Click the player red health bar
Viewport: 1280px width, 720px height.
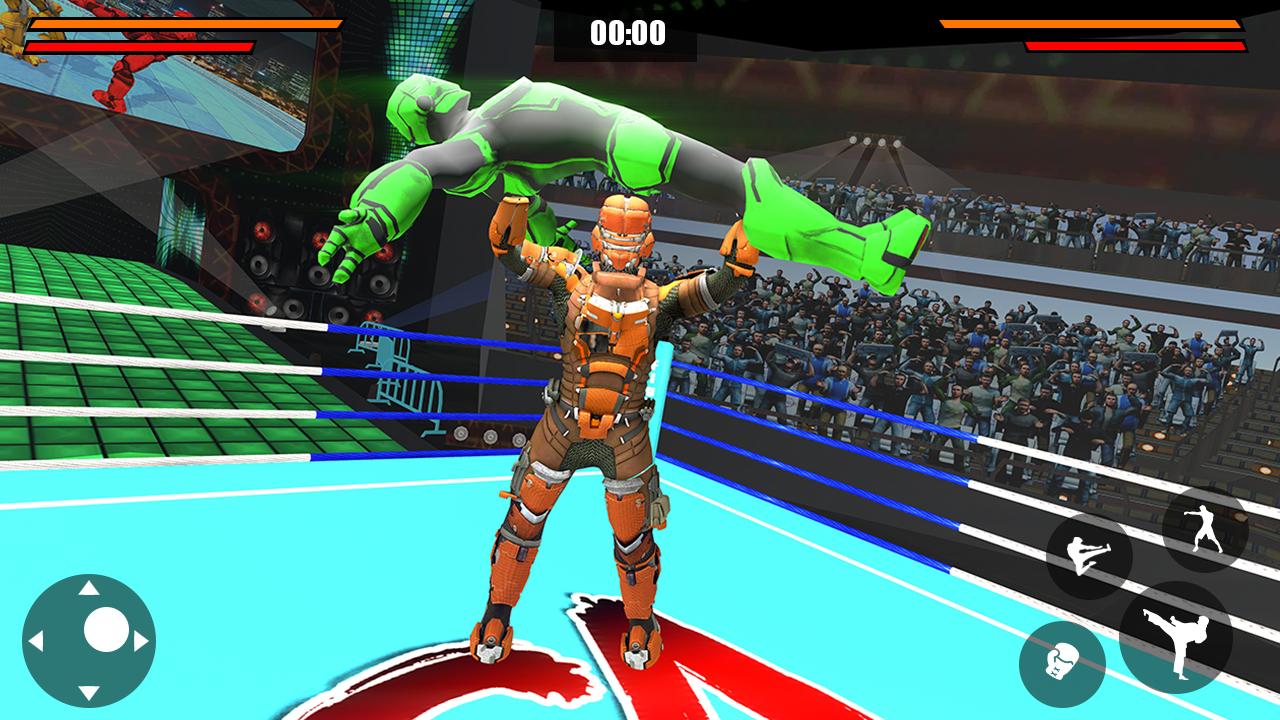click(140, 45)
